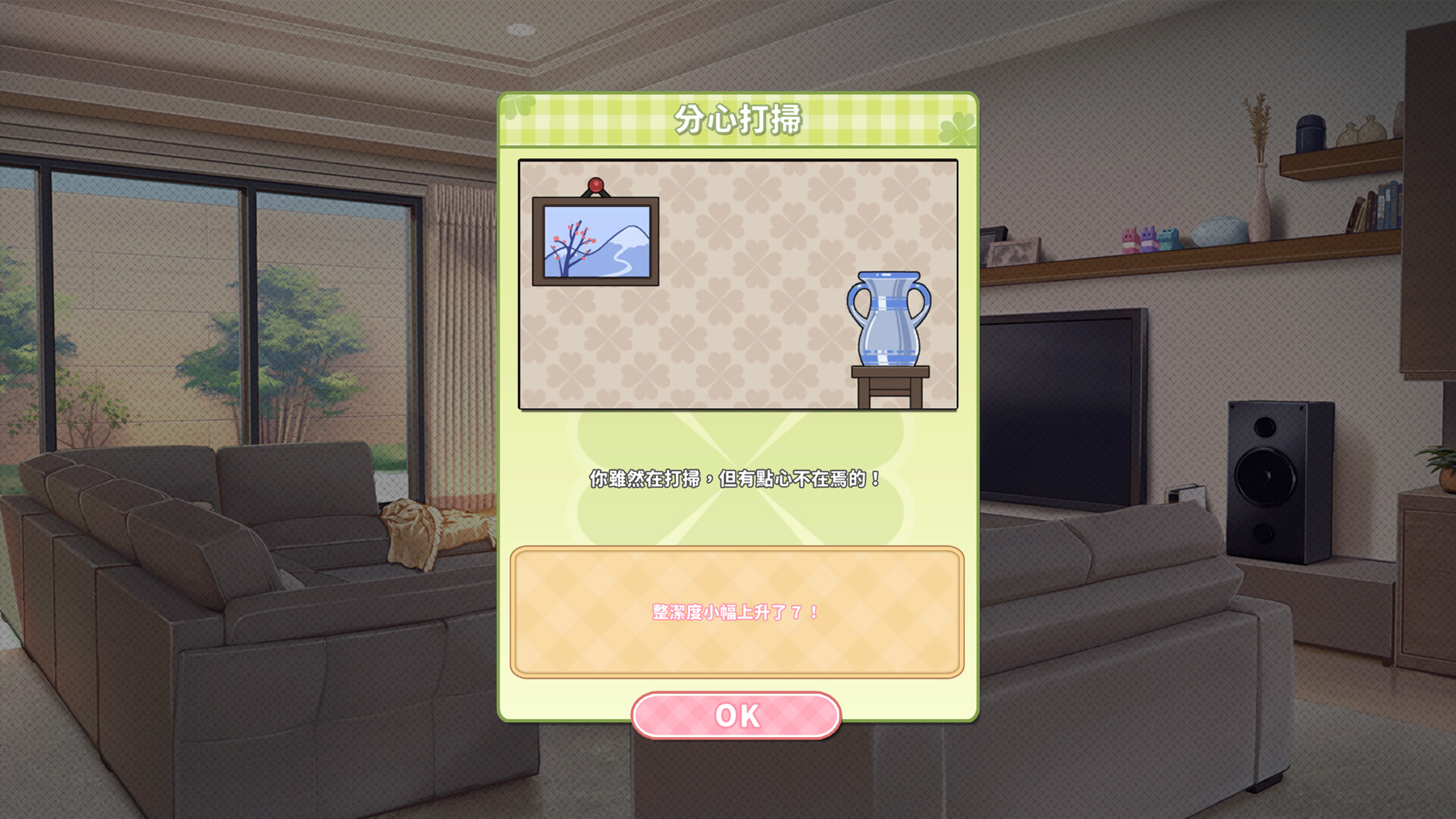Click the red pin above the picture frame
Viewport: 1456px width, 819px height.
[595, 184]
